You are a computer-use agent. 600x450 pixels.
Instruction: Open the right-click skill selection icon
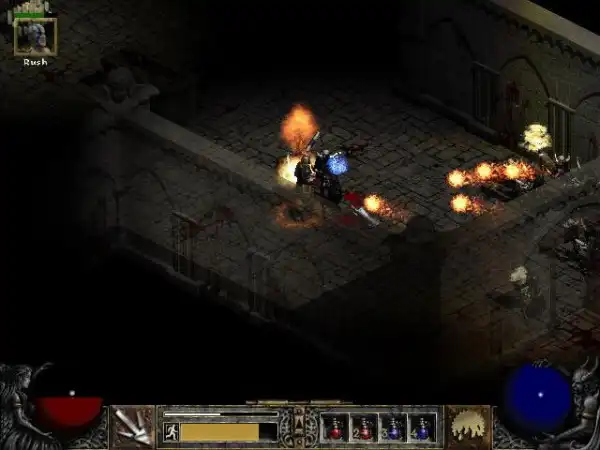click(x=467, y=427)
